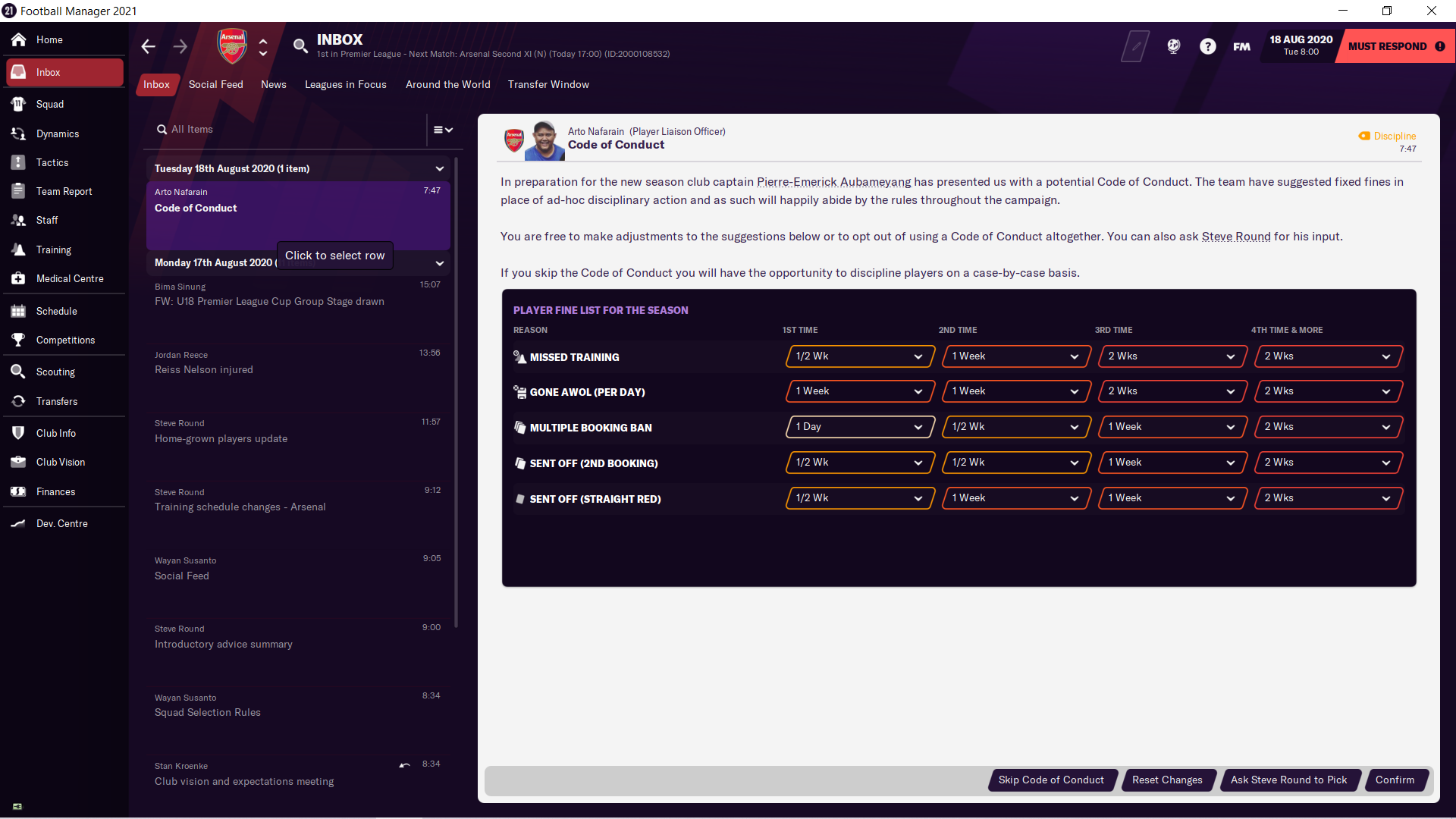This screenshot has height=819, width=1456.
Task: Open Multiple Booking Ban 1st time dropdown
Action: (859, 427)
